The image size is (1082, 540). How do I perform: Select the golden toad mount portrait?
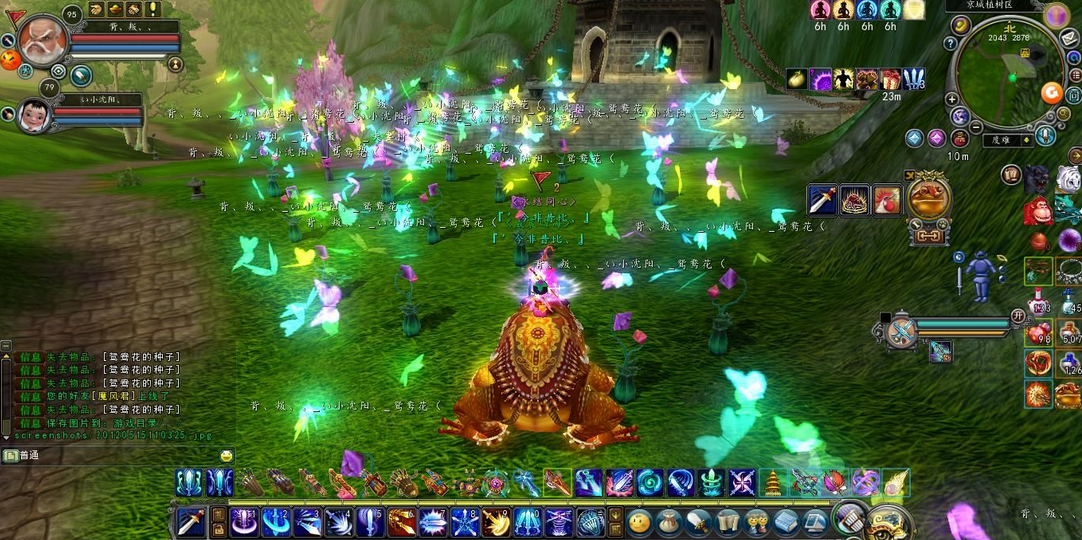(928, 196)
